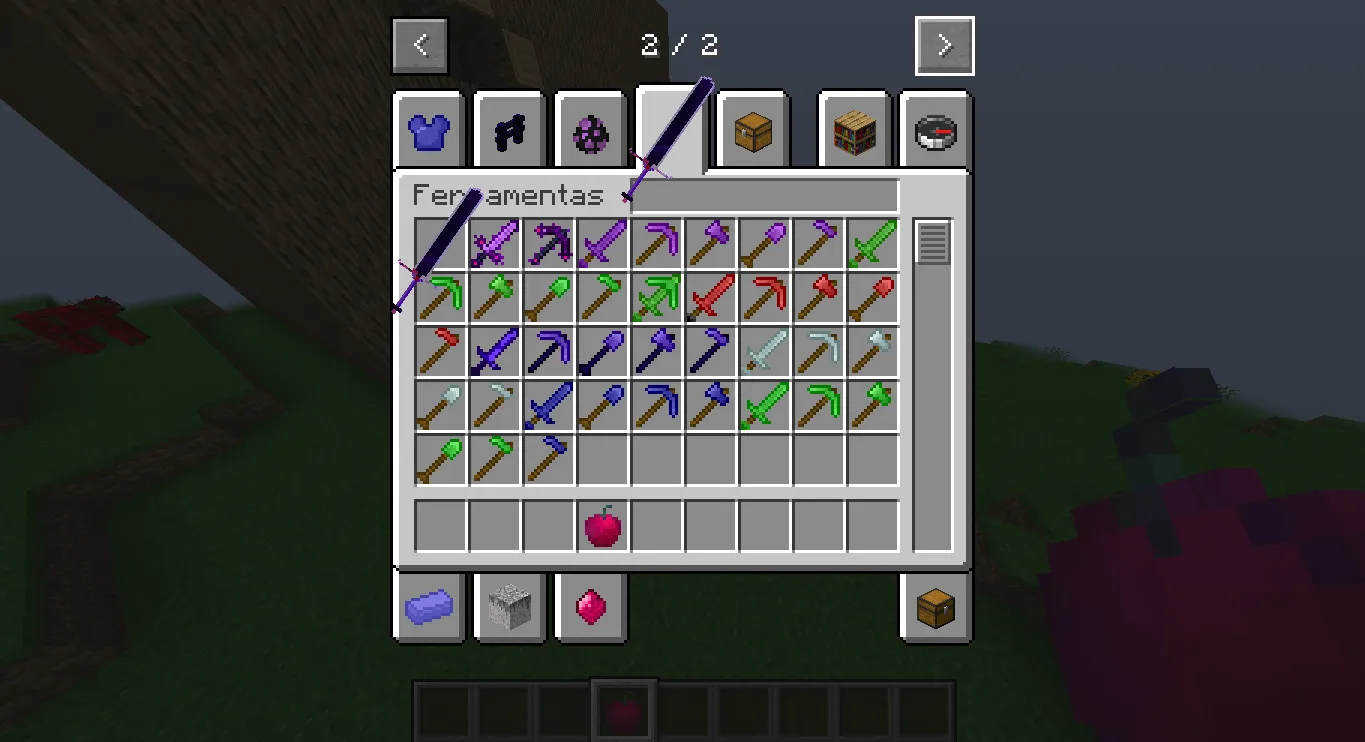Image resolution: width=1365 pixels, height=742 pixels.
Task: Click the stone block tab at the bottom
Action: [509, 607]
